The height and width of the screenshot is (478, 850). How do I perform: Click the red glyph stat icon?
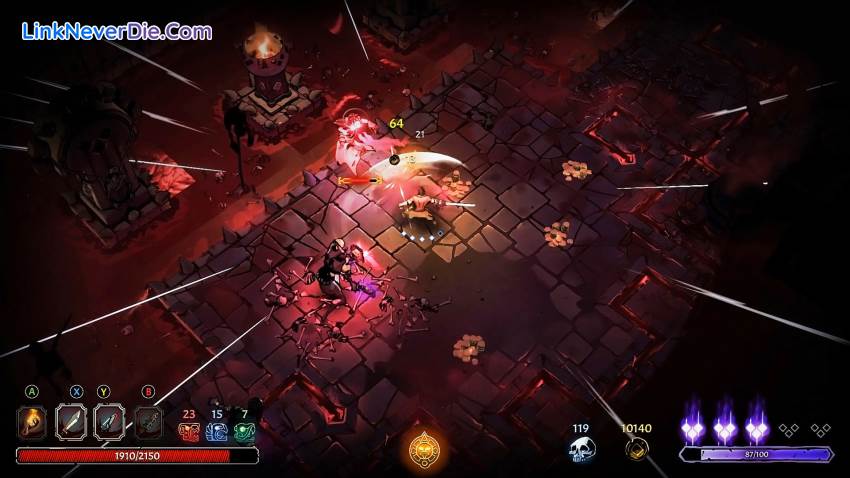coord(189,431)
